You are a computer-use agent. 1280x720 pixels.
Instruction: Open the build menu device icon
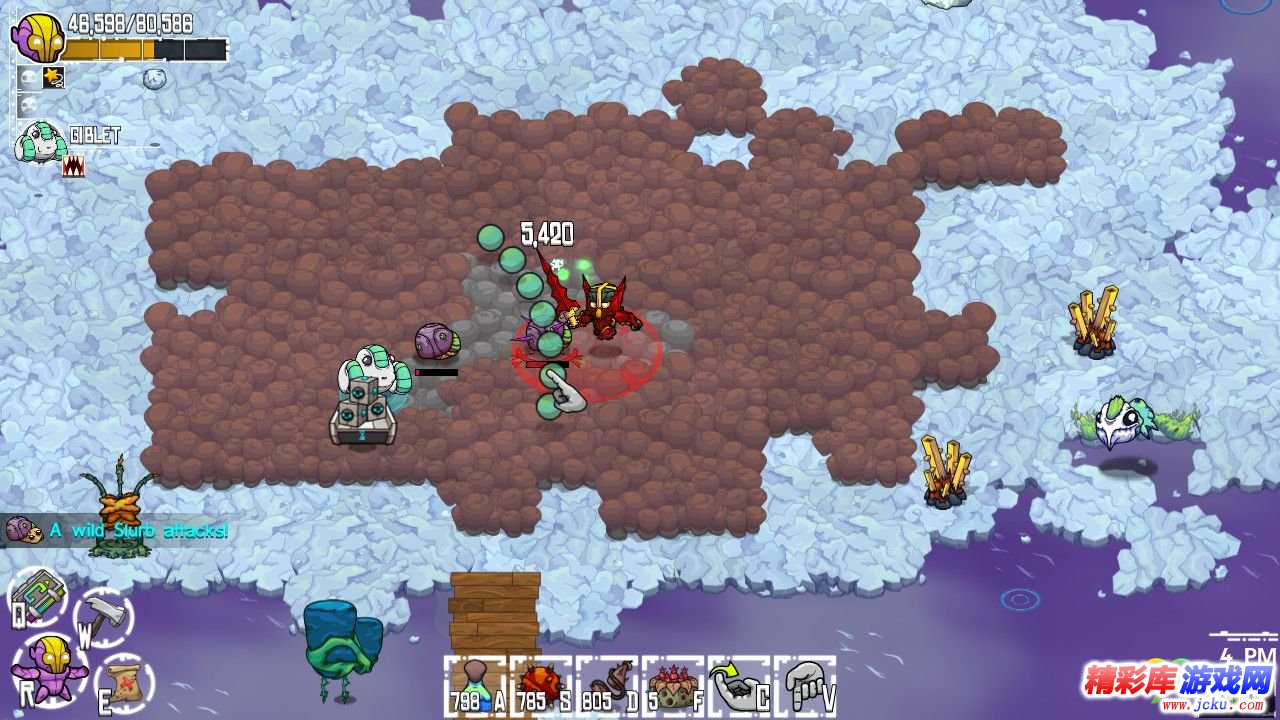38,596
